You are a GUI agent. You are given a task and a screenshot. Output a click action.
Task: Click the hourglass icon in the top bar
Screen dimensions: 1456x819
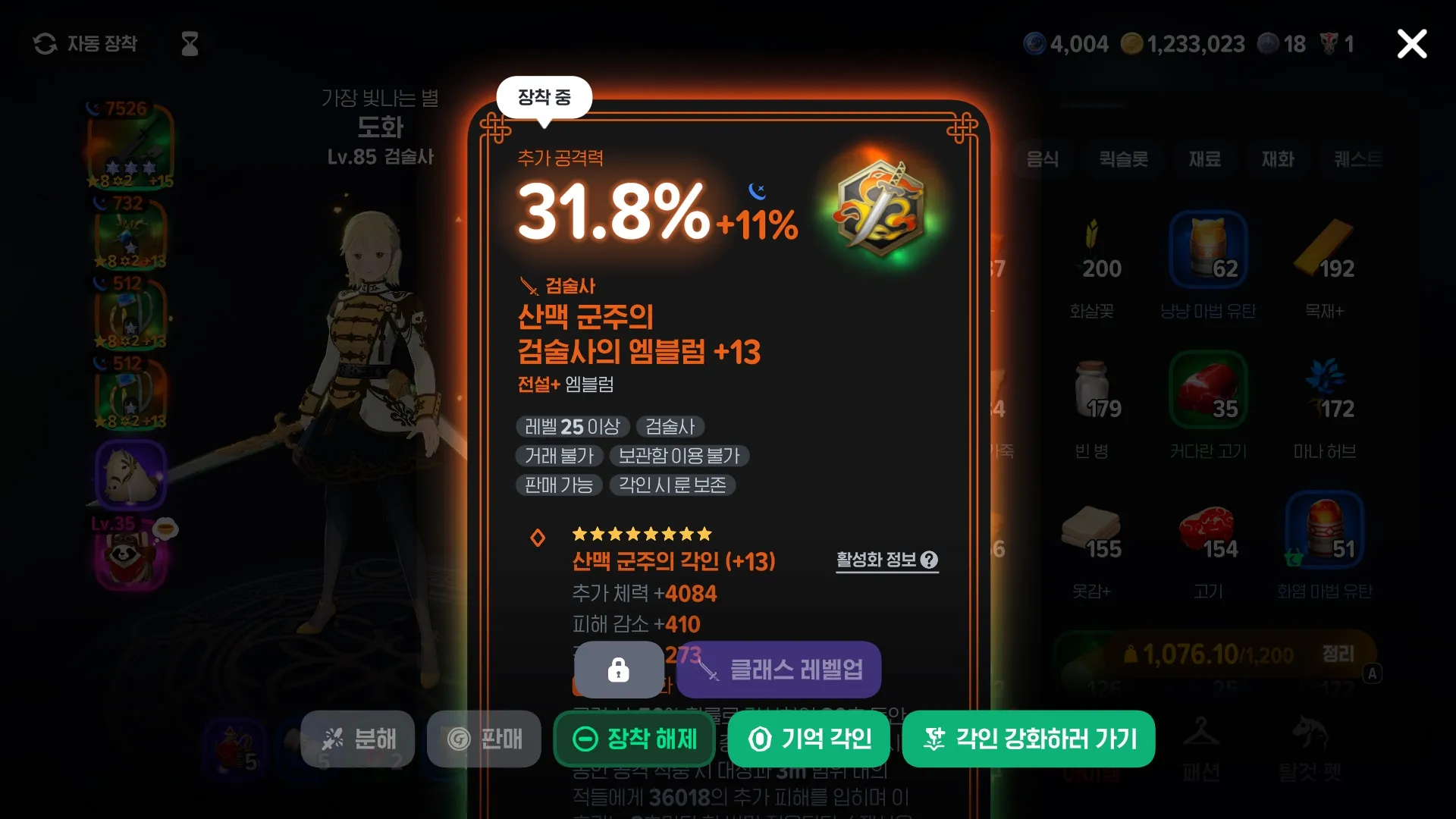tap(188, 43)
